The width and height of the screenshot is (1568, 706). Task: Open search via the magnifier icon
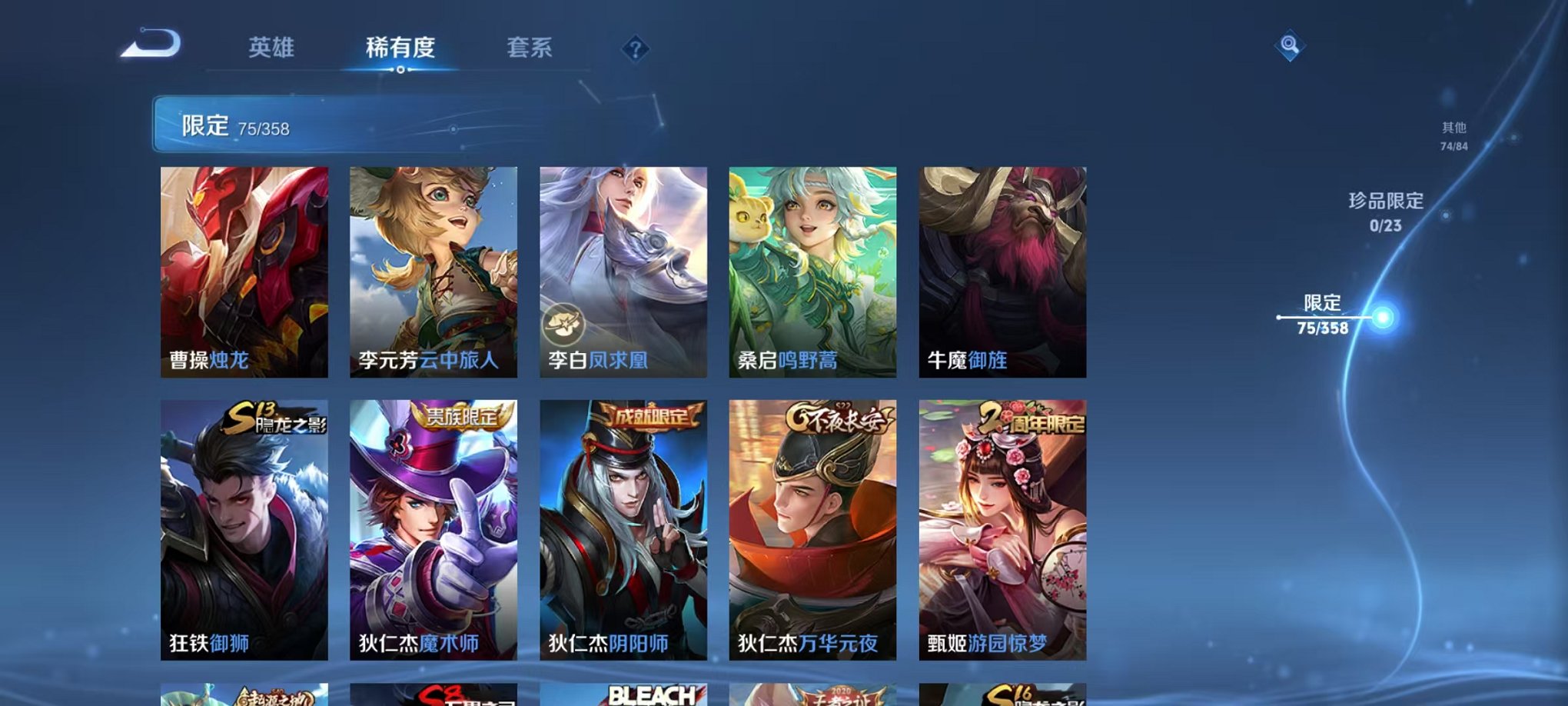[x=1291, y=46]
